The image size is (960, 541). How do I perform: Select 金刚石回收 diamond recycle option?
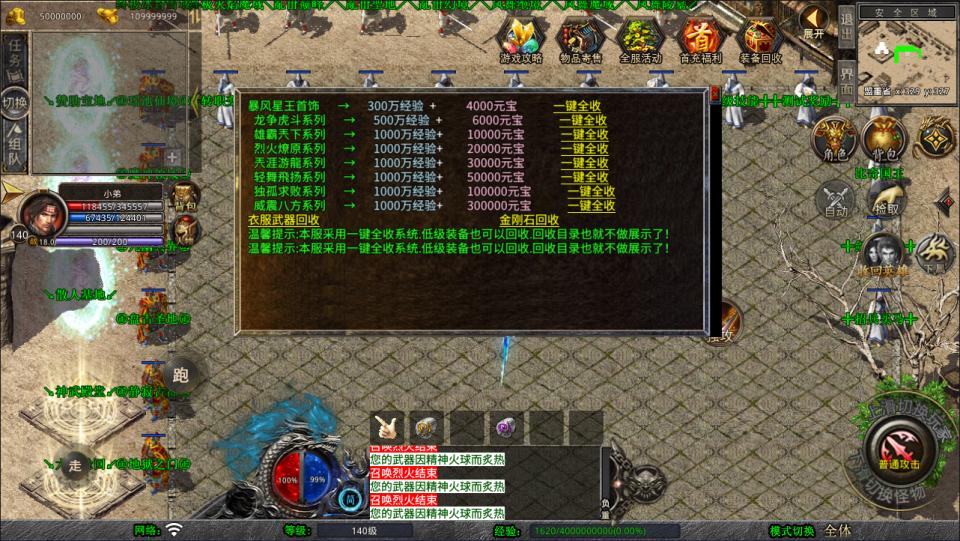(x=529, y=220)
